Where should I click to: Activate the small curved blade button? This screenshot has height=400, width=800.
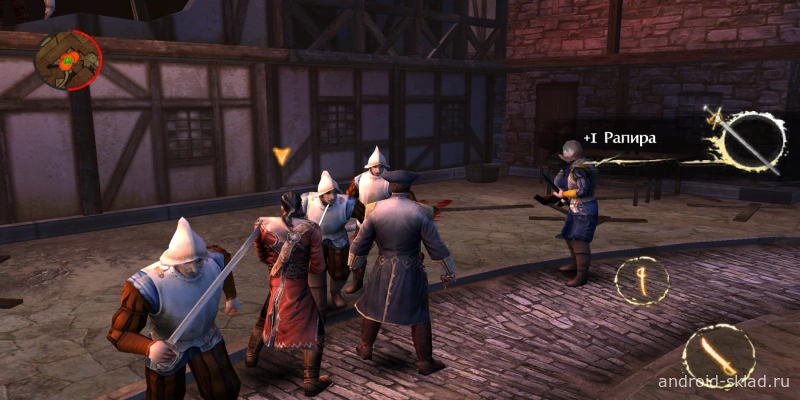point(641,281)
